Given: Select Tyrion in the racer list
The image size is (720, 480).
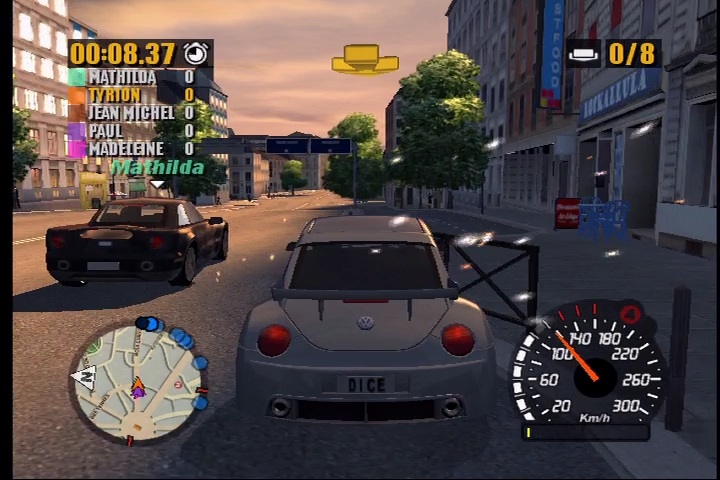Looking at the screenshot, I should point(114,95).
